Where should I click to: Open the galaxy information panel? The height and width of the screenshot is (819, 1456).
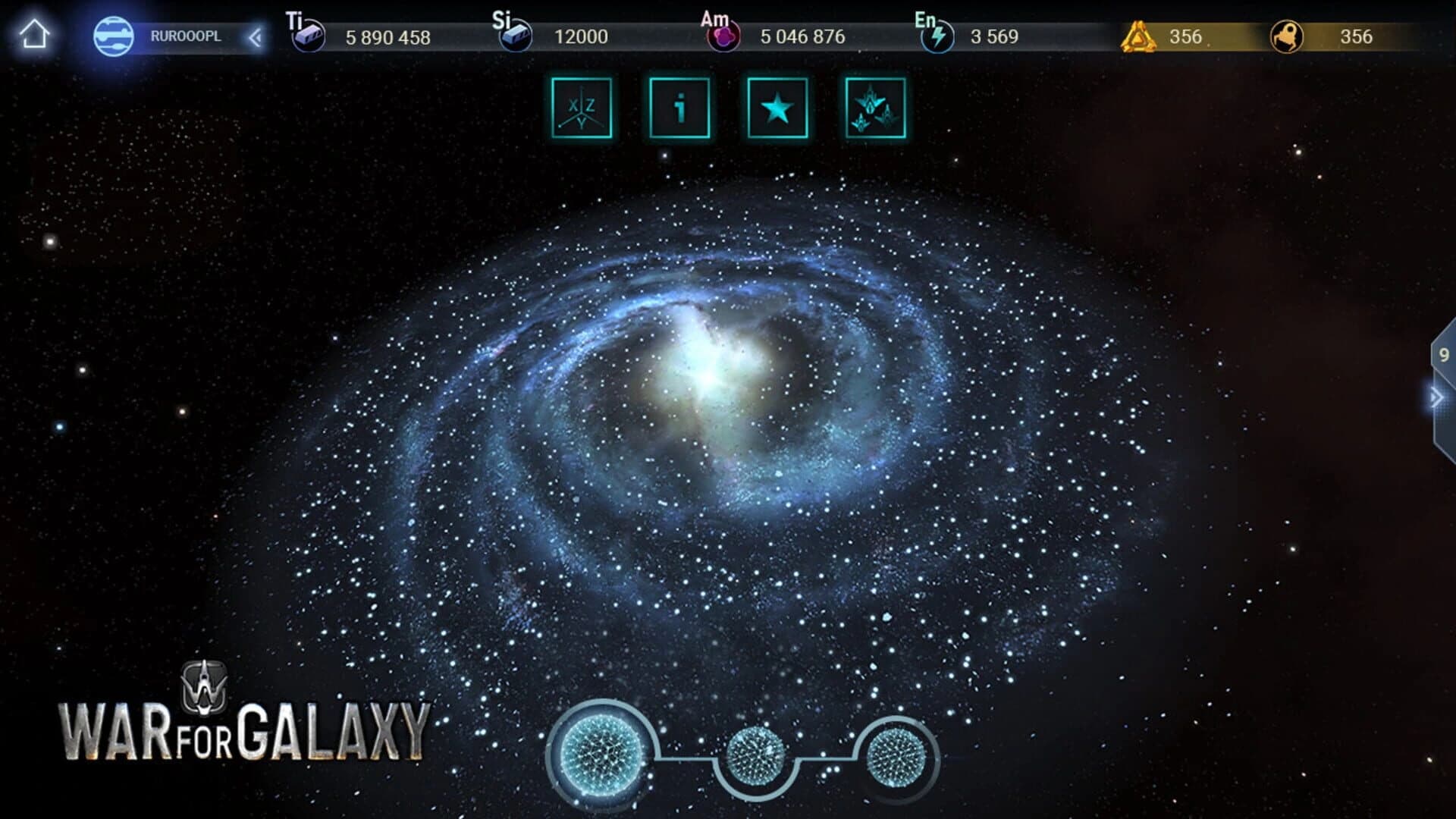click(x=680, y=108)
